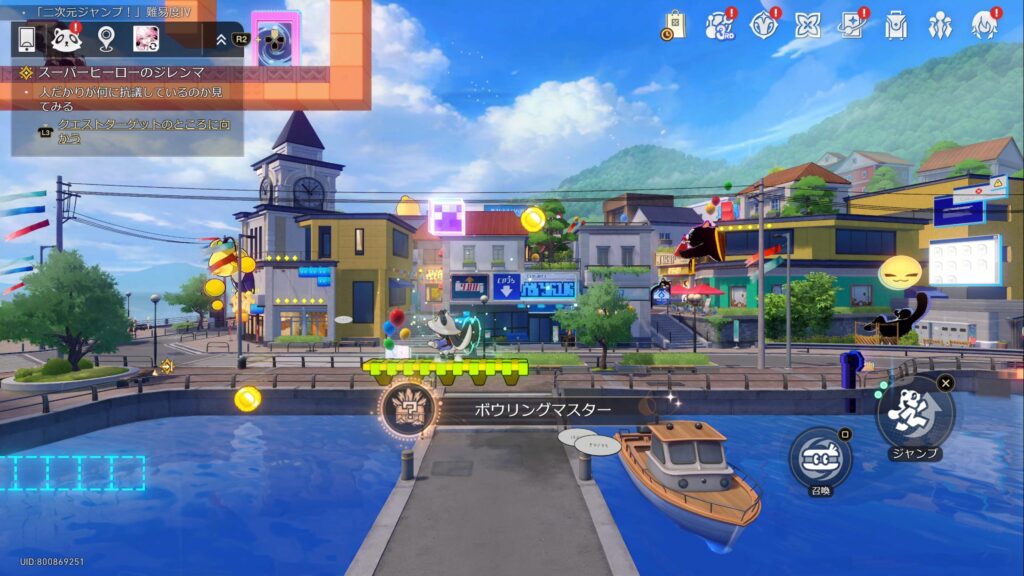Use the 召喚 summon ability
This screenshot has height=576, width=1024.
tap(820, 458)
